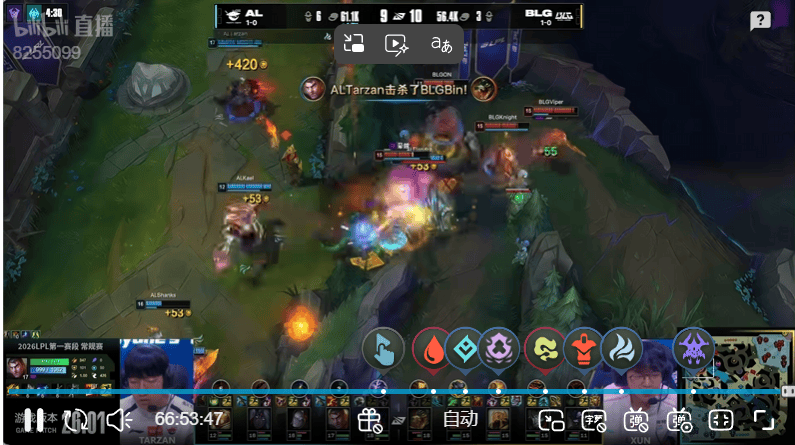Jump to the blue pointing hand marker
The width and height of the screenshot is (795, 445).
click(383, 348)
